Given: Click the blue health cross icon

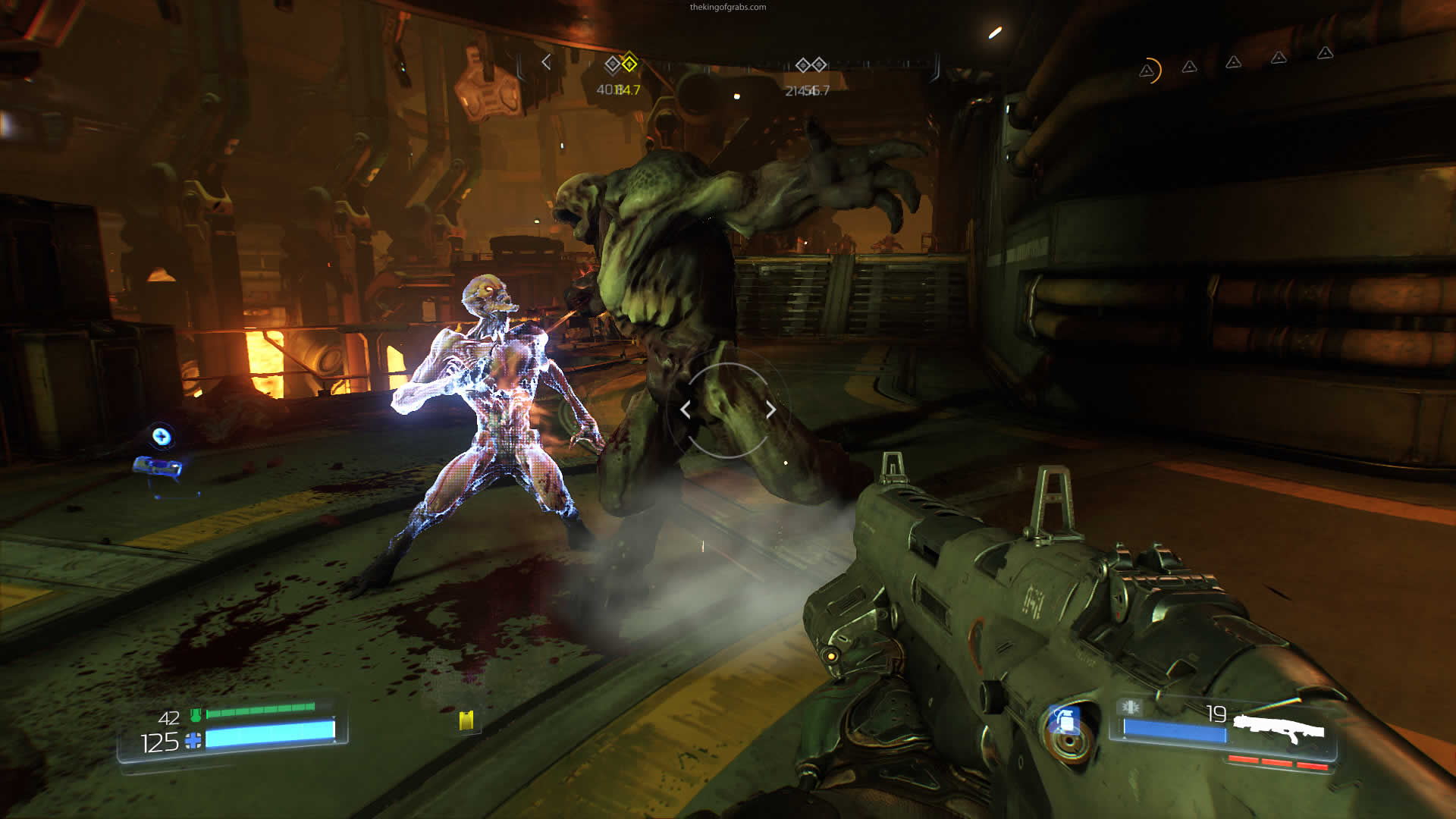Looking at the screenshot, I should pos(194,741).
